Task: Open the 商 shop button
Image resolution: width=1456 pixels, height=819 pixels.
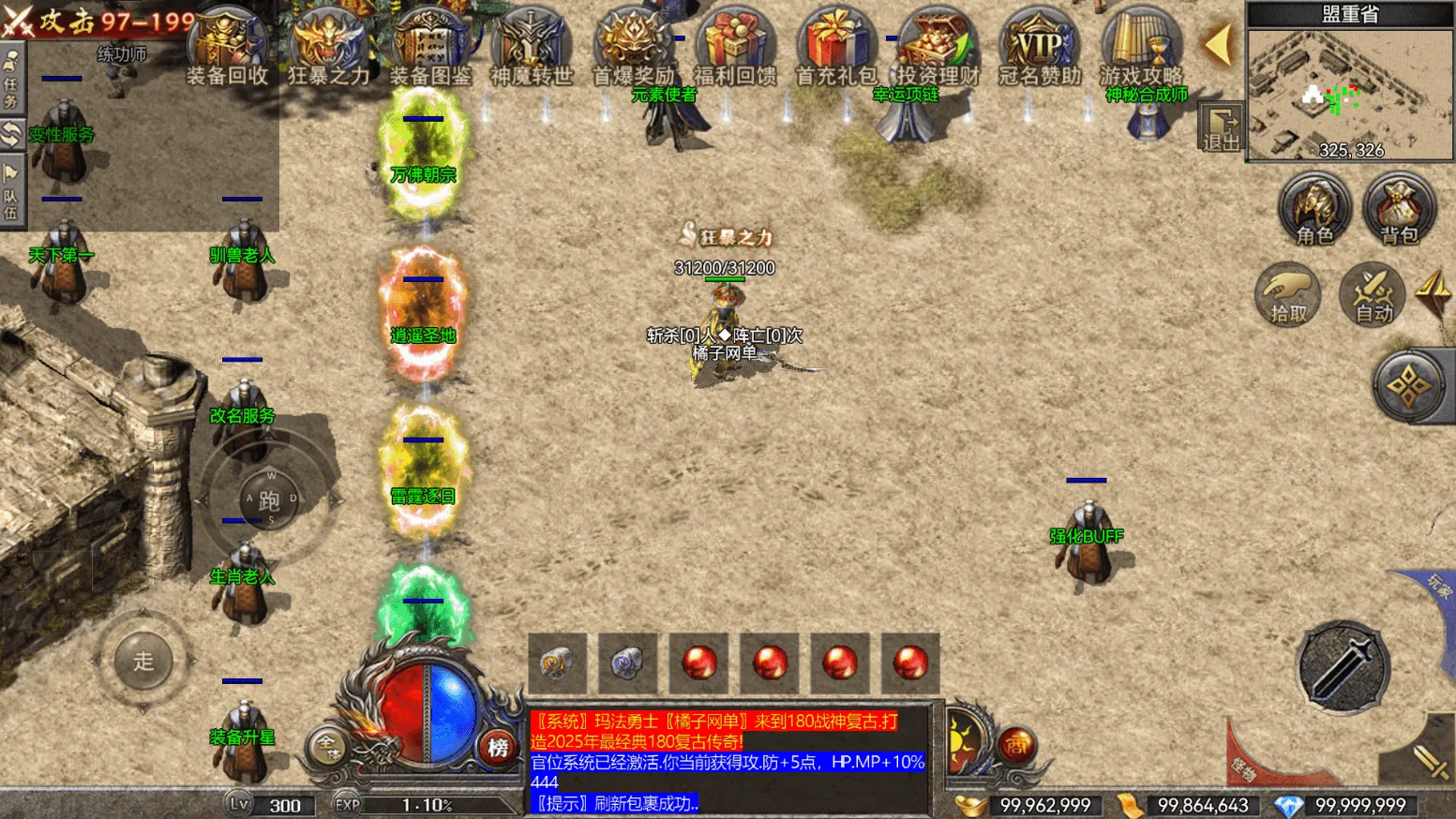Action: coord(1016,745)
